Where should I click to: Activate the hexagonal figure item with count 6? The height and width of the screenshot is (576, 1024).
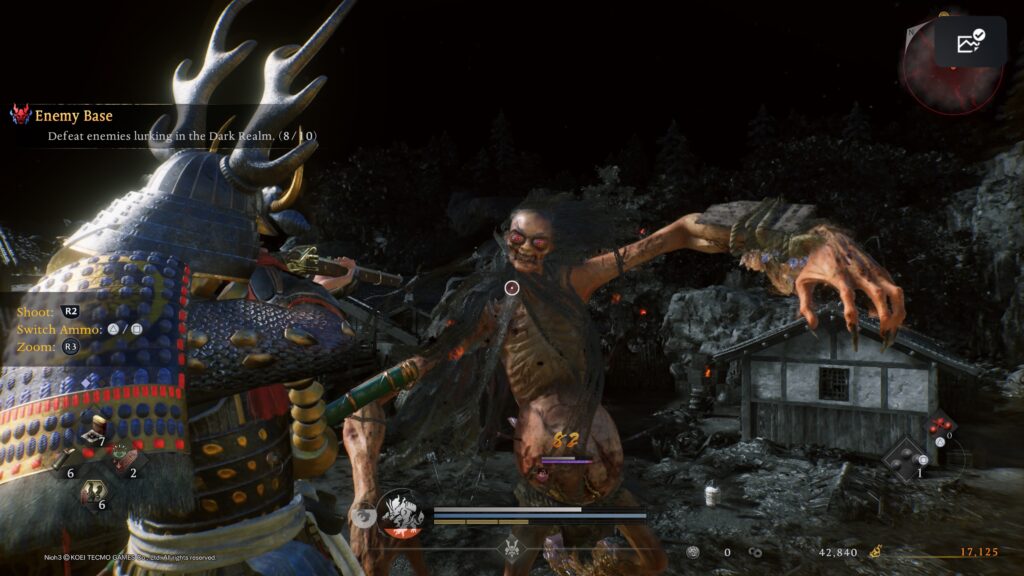coord(94,493)
